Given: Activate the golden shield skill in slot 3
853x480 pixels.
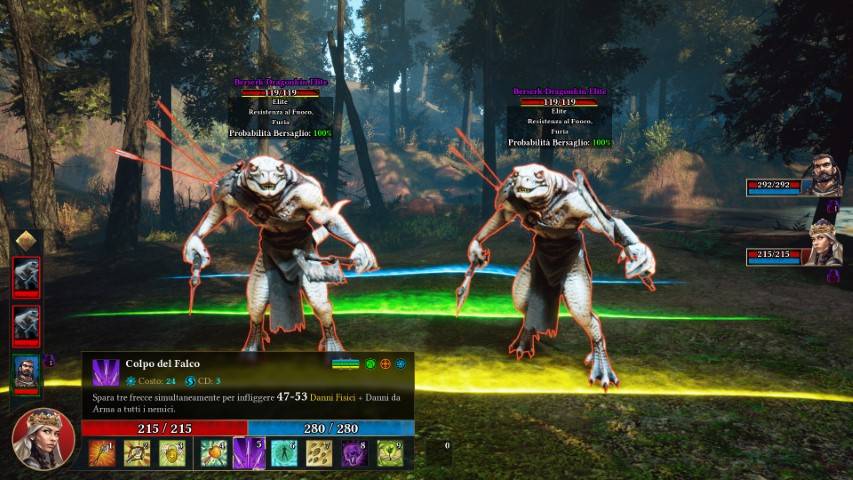Looking at the screenshot, I should (x=172, y=453).
